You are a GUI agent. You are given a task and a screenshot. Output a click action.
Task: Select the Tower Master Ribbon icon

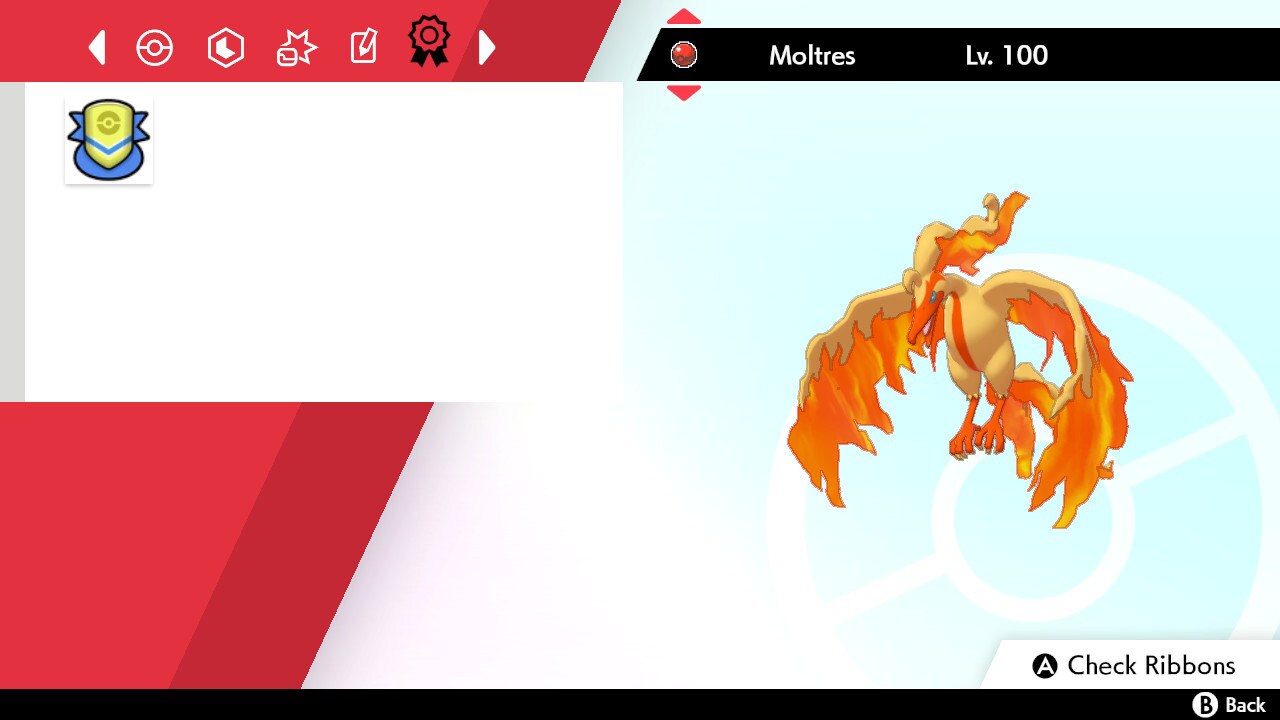click(x=108, y=139)
